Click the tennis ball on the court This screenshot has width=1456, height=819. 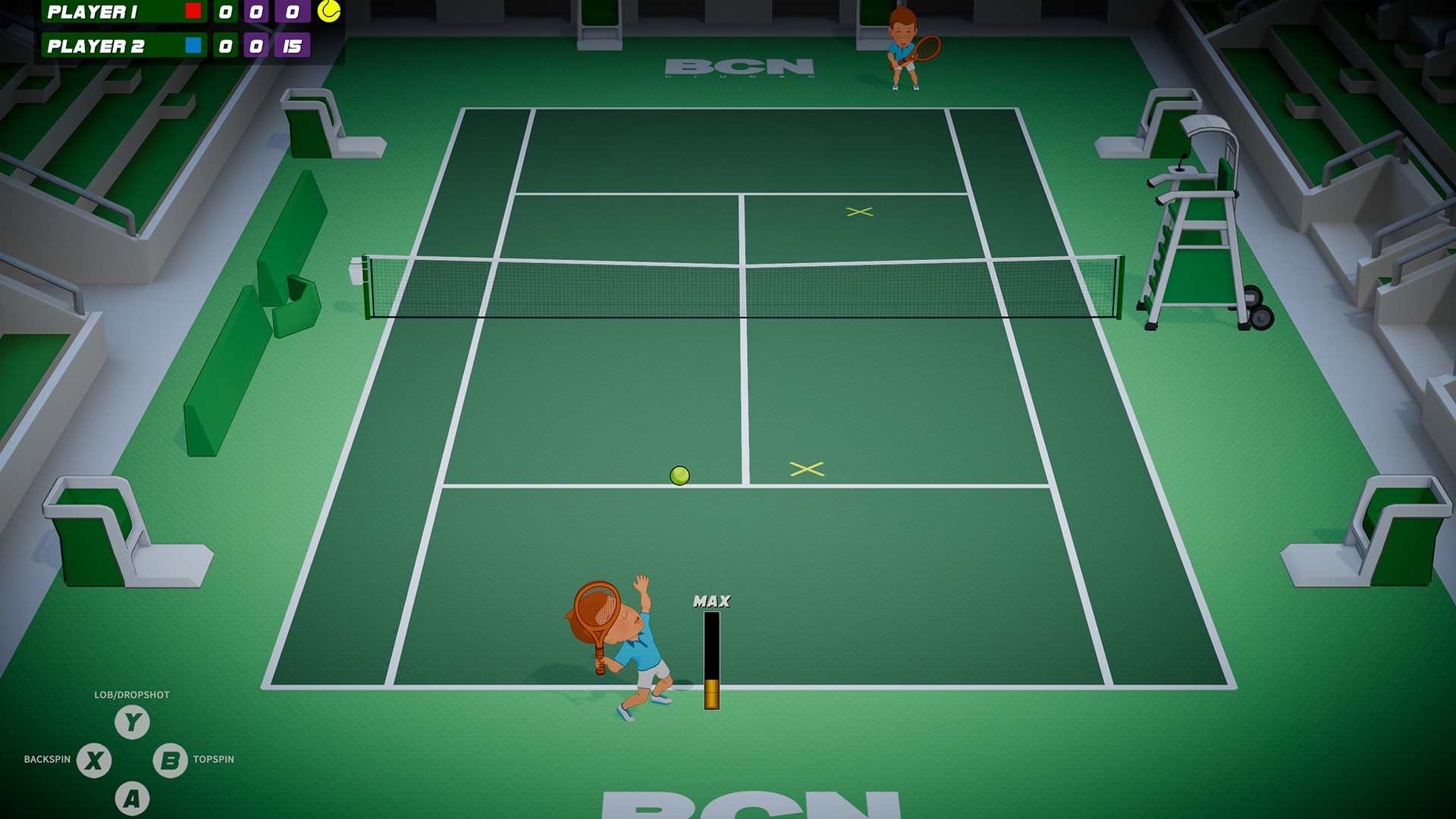click(679, 475)
